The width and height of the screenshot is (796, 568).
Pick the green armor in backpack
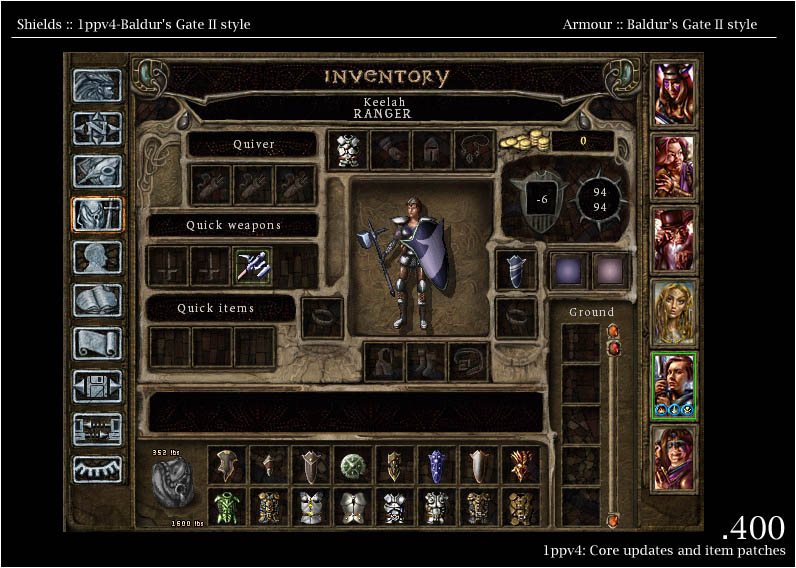(x=227, y=506)
